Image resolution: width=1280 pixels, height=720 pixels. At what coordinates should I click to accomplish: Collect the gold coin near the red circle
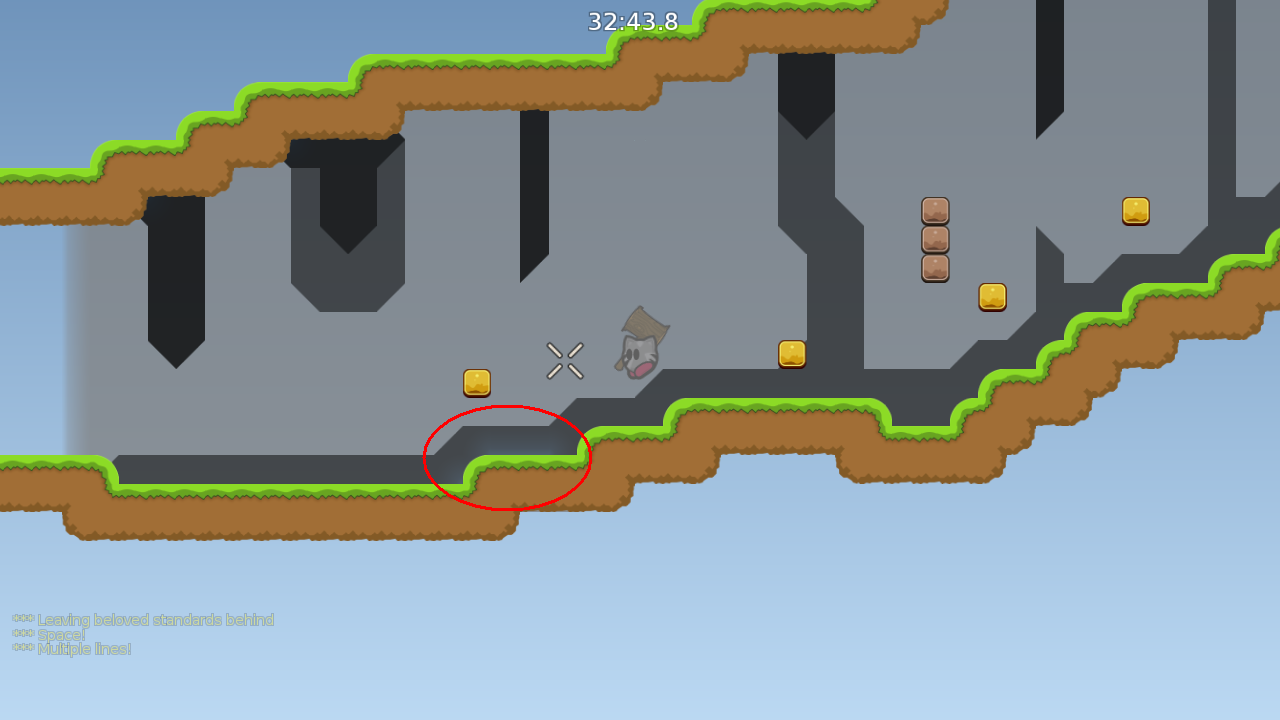click(475, 381)
